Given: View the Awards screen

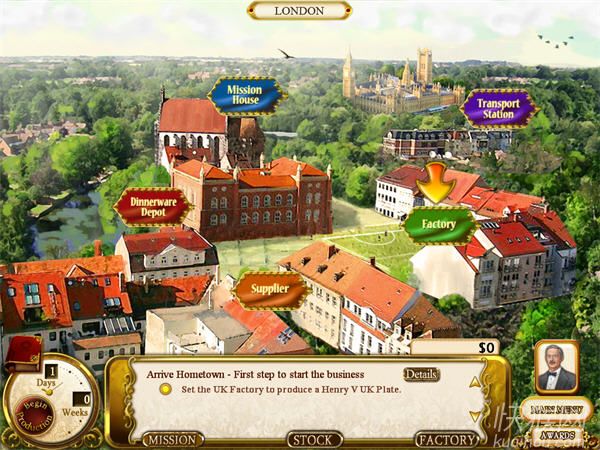Looking at the screenshot, I should coord(557,435).
